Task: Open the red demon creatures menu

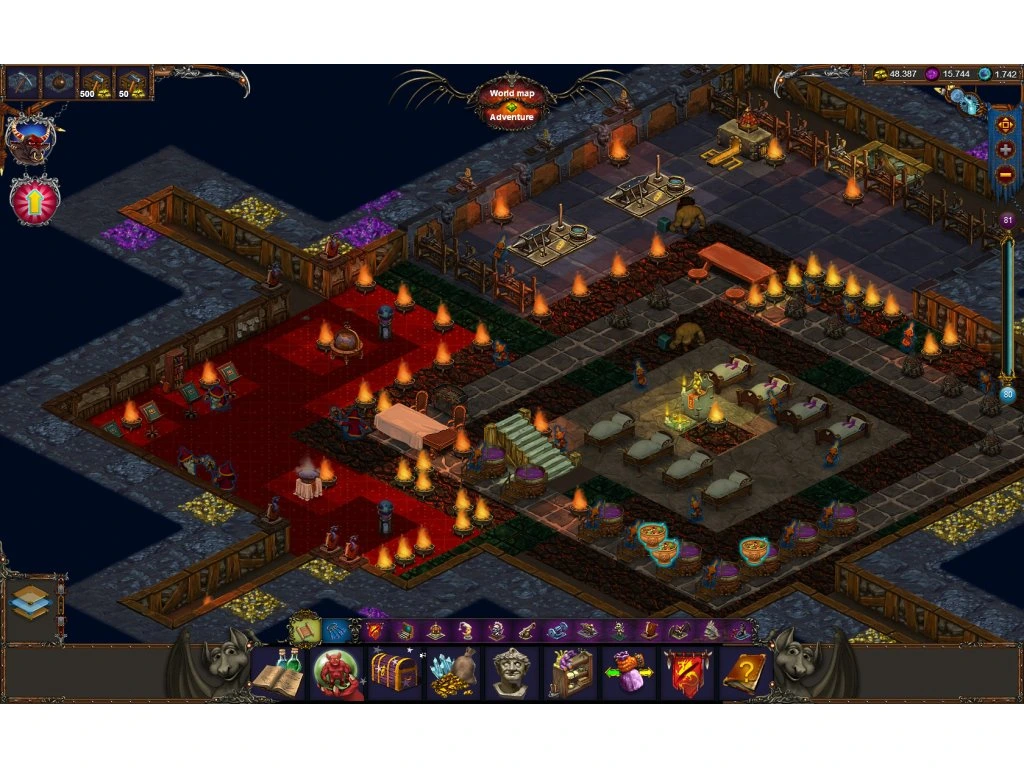Action: [336, 673]
